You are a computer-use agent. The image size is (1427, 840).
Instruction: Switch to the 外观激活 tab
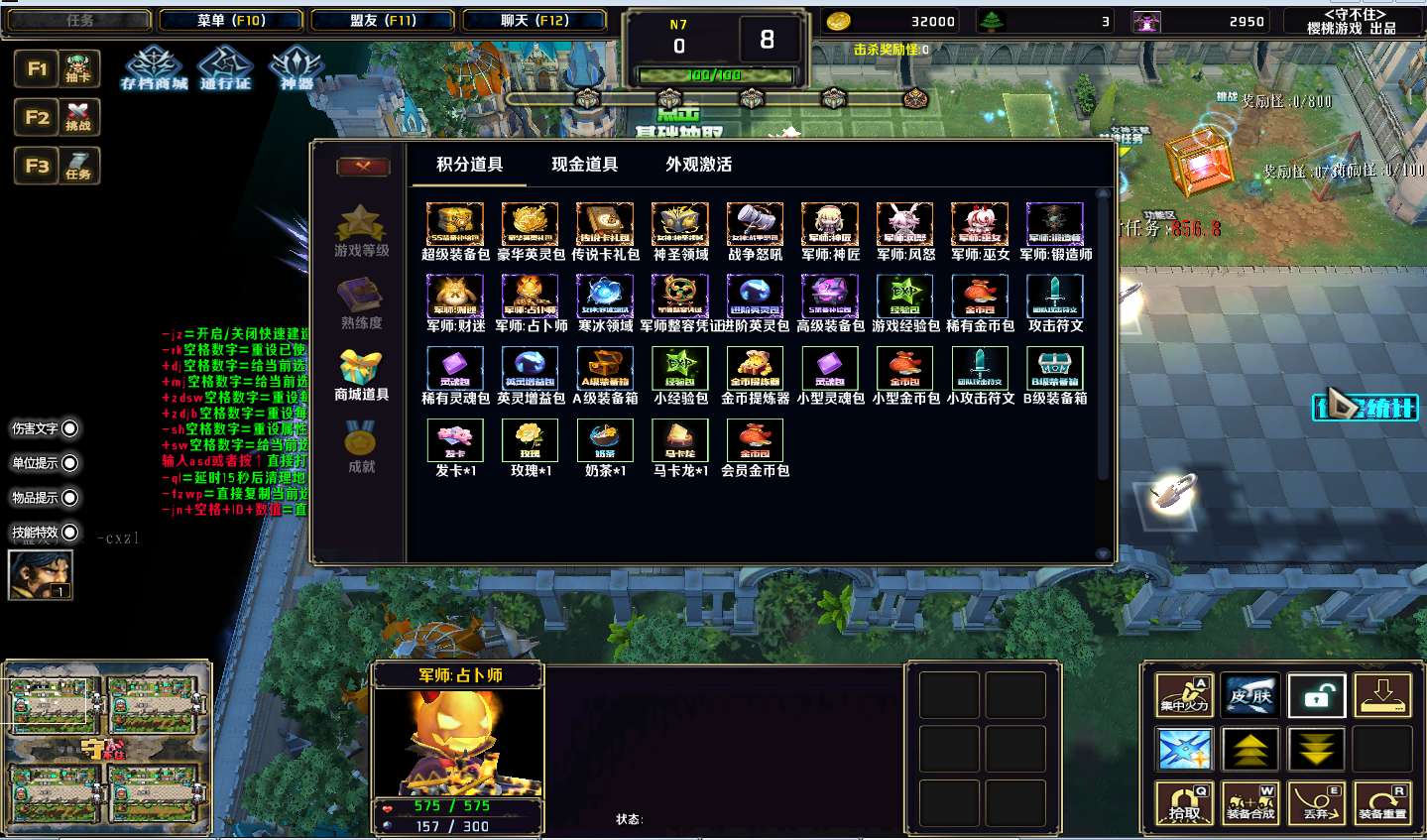coord(698,165)
